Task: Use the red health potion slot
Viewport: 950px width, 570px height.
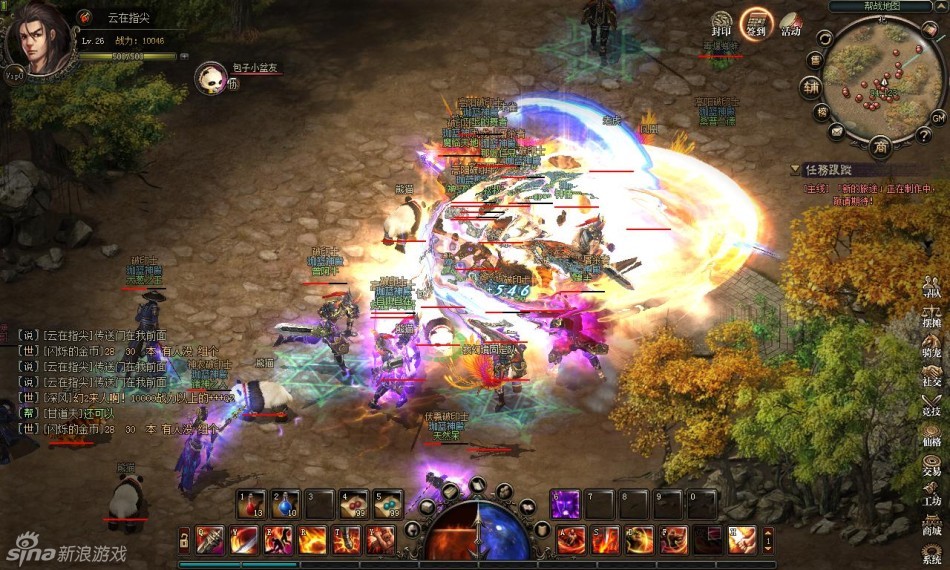Action: [250, 503]
